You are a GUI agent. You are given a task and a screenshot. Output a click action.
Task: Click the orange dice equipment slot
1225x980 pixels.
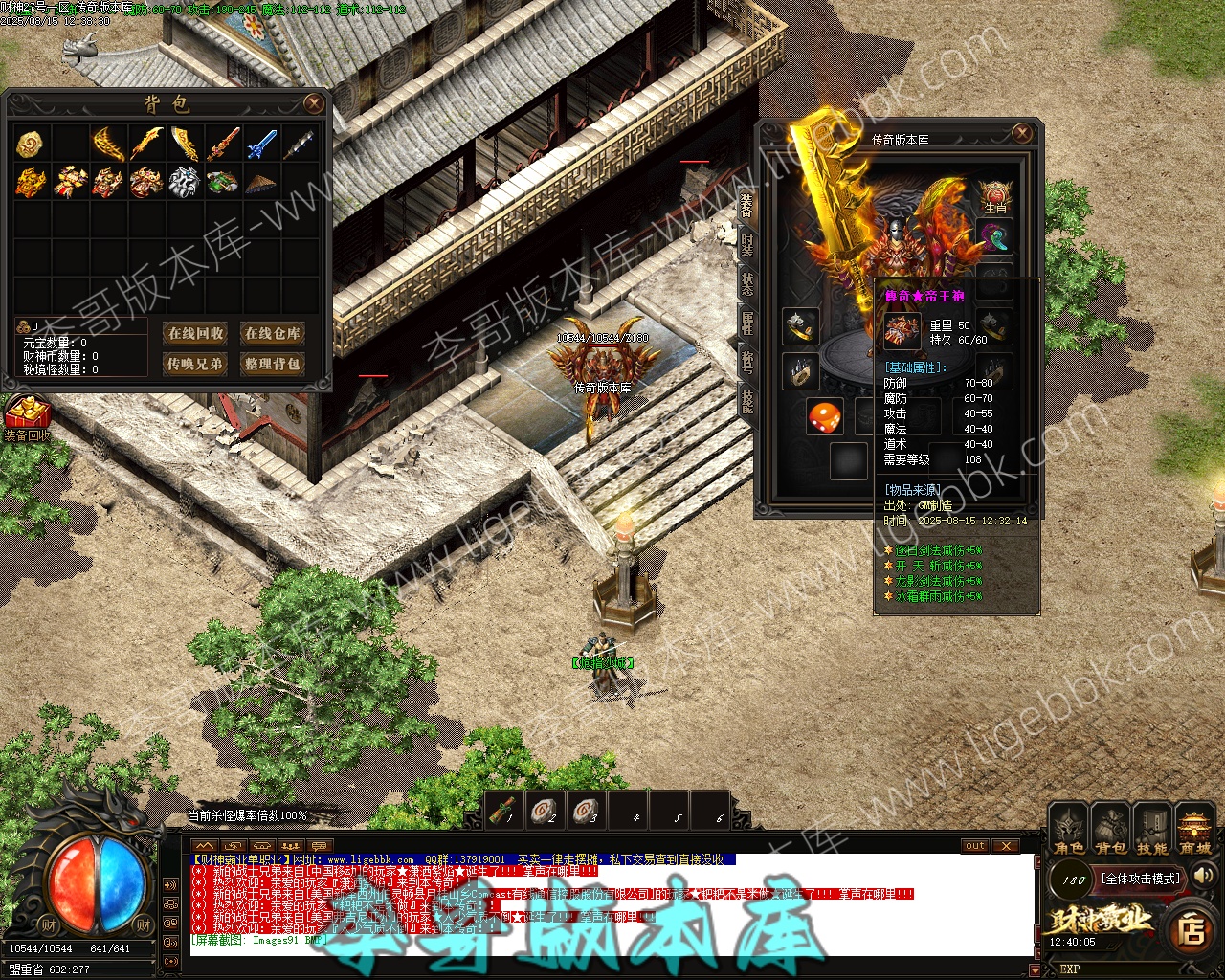[824, 418]
